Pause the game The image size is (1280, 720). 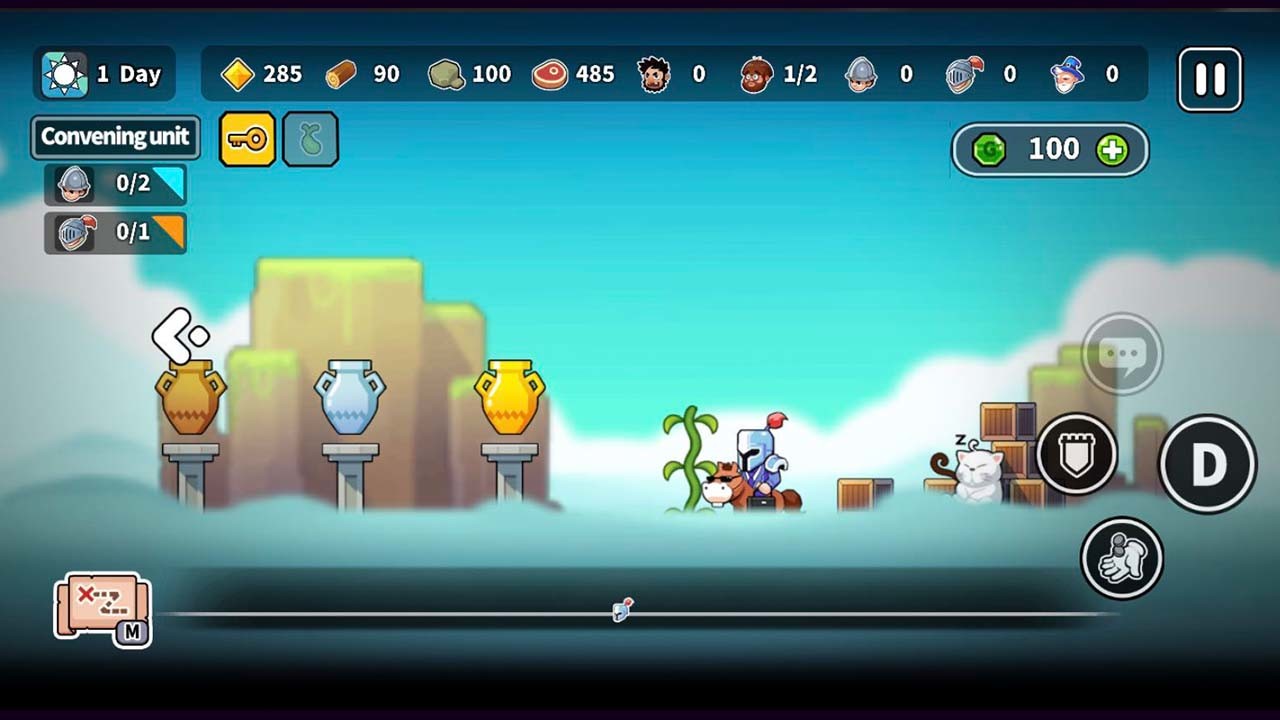1209,79
